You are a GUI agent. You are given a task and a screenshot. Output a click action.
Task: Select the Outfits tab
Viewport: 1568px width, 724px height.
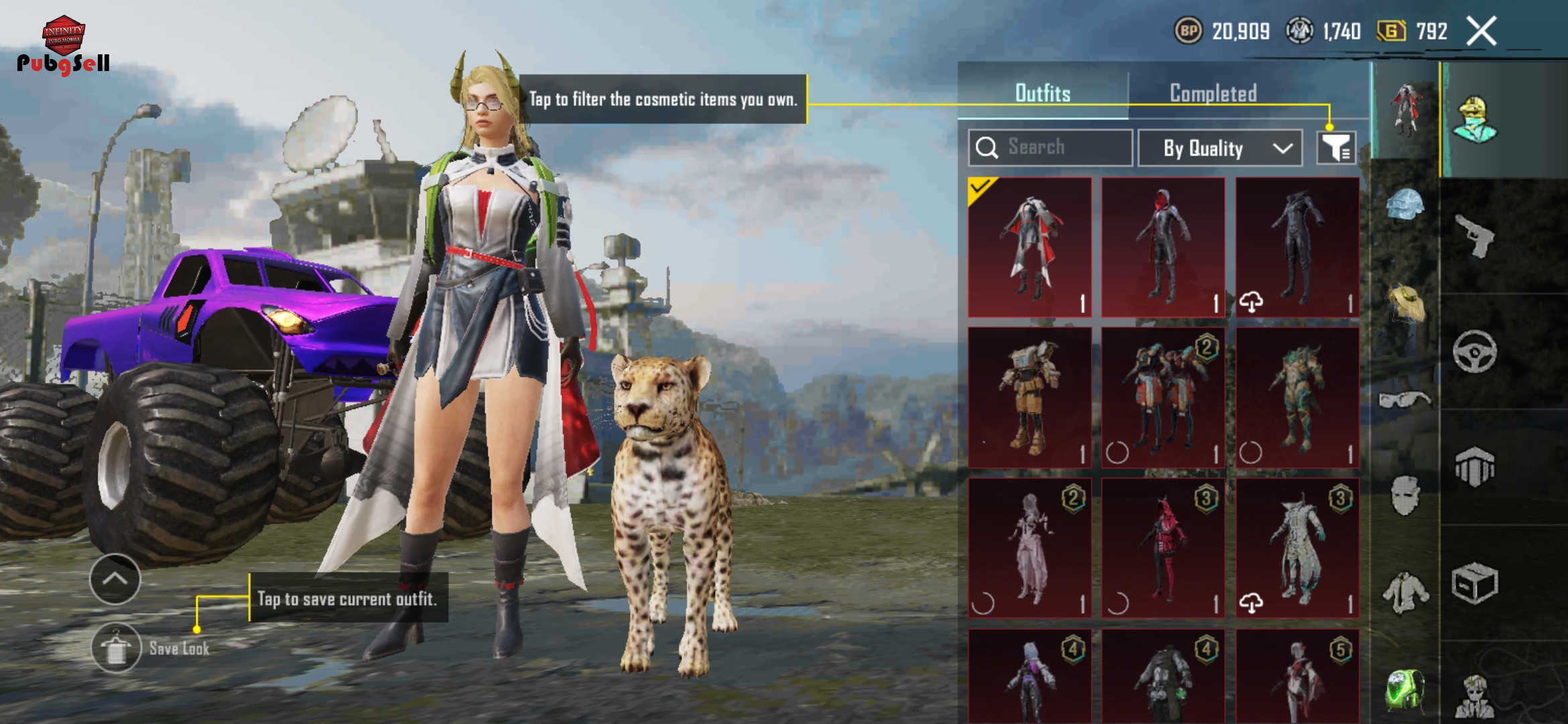[1043, 93]
